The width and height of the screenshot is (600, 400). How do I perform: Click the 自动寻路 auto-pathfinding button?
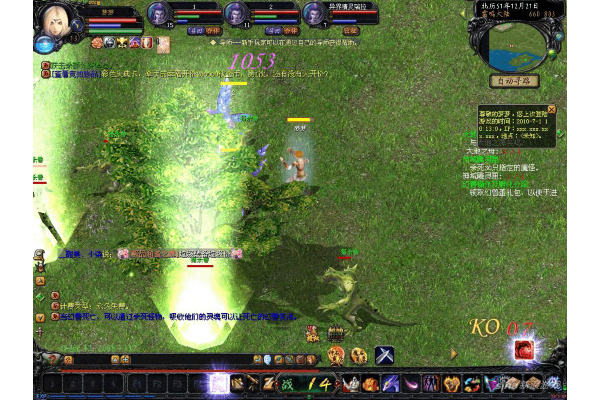coord(513,80)
